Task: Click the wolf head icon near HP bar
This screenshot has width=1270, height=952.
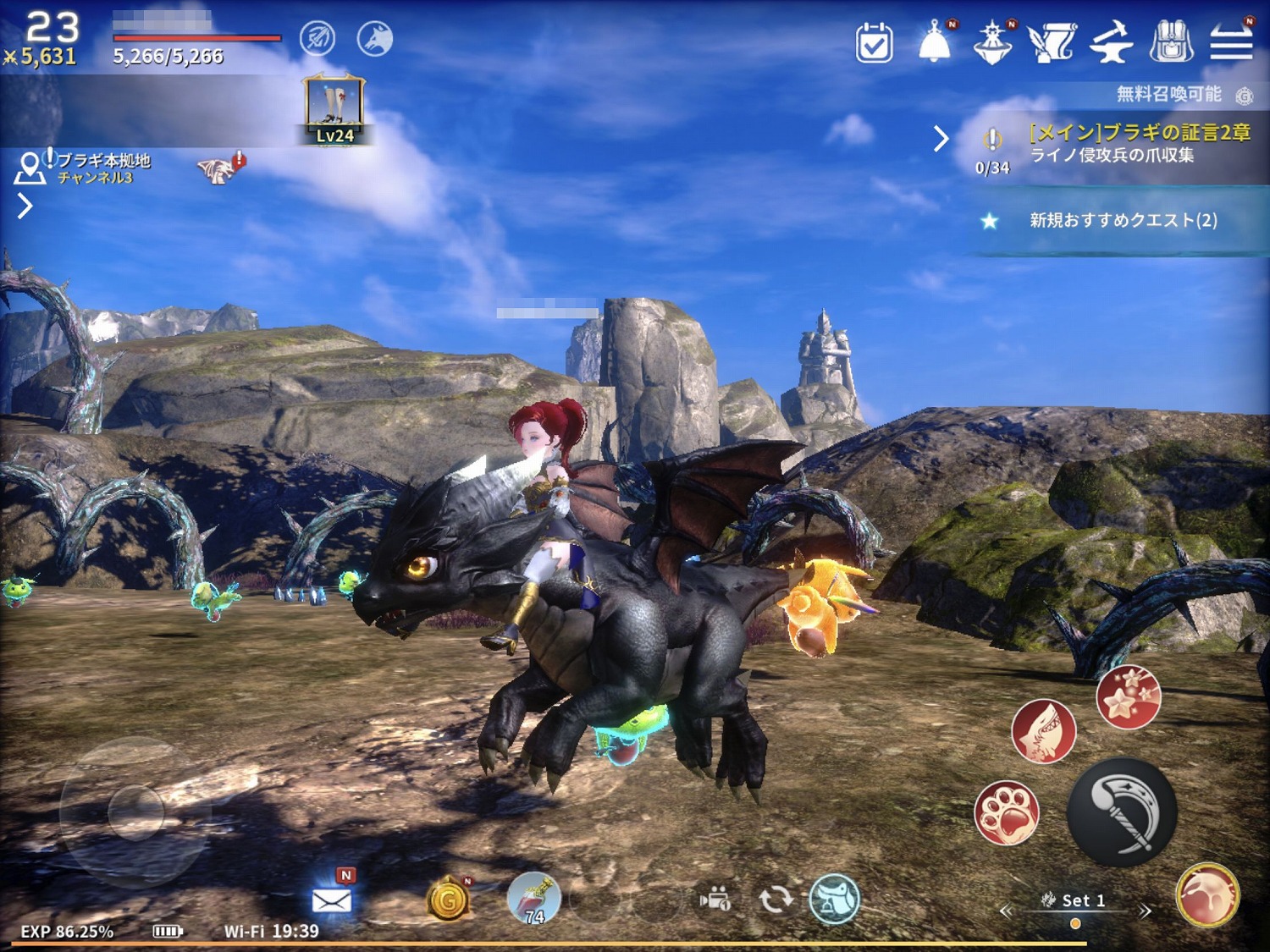Action: (x=375, y=39)
